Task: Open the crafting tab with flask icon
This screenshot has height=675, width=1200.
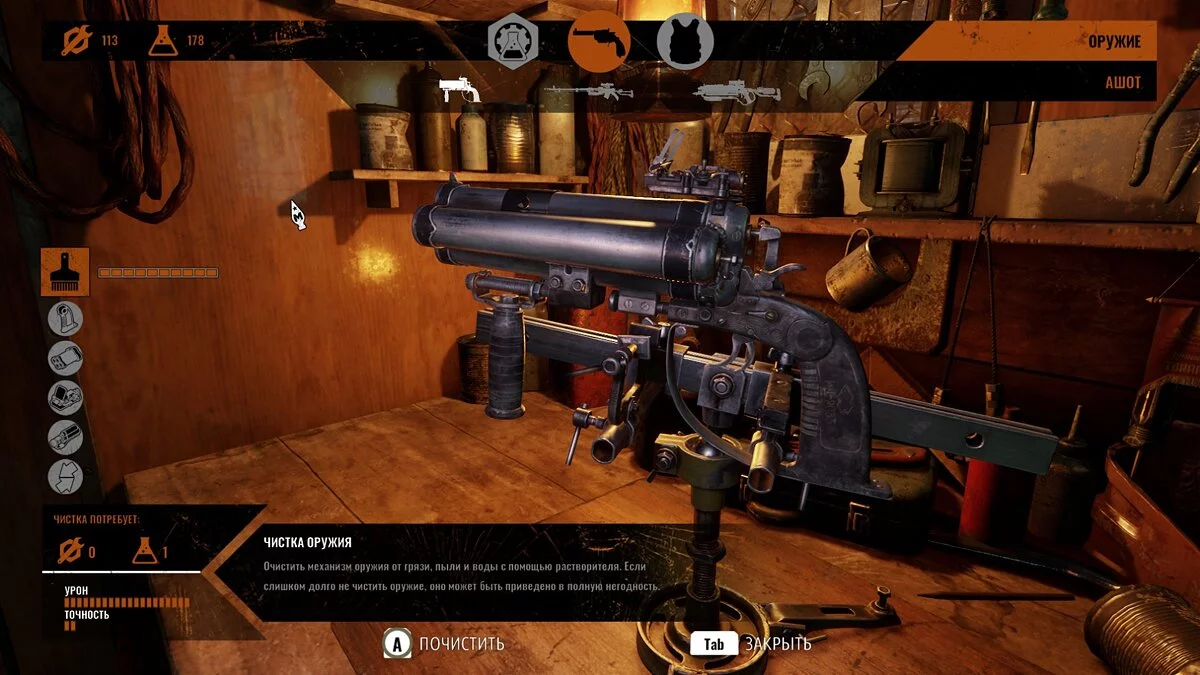Action: [x=512, y=42]
